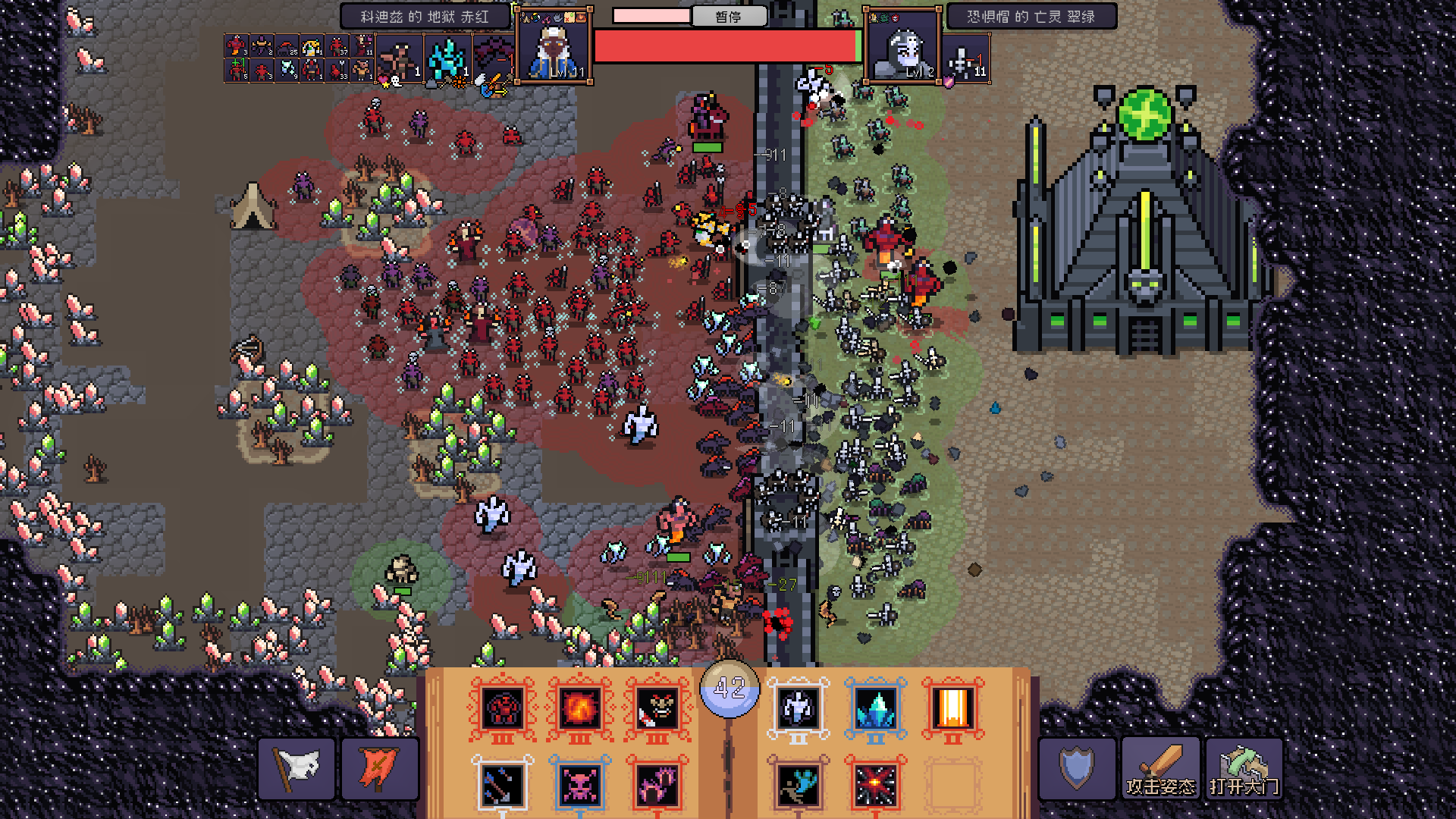The image size is (1456, 819).
Task: Choose the 攻击姿态 attack stance button
Action: click(x=1160, y=769)
